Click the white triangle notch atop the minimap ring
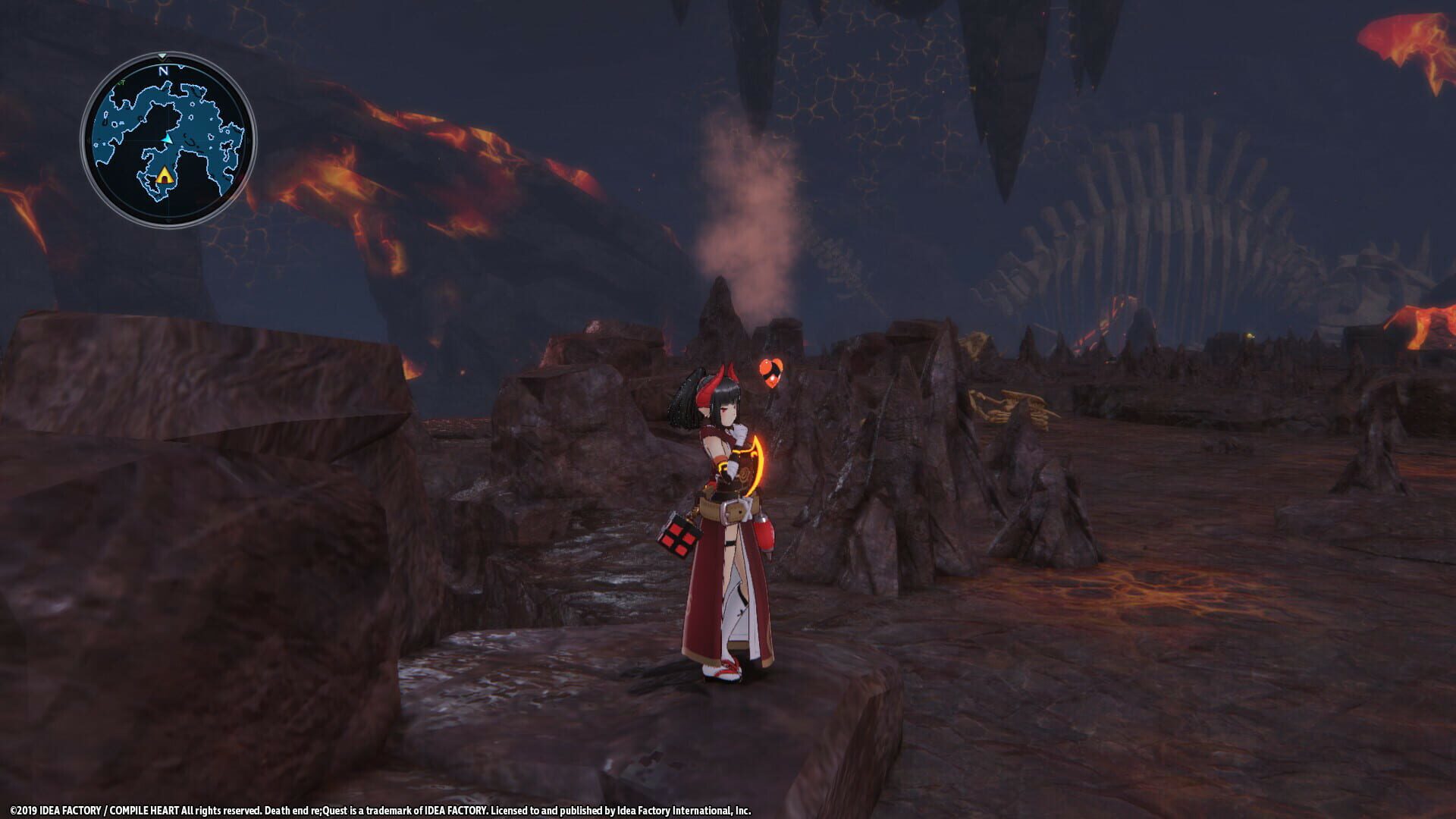1456x819 pixels. coord(162,56)
